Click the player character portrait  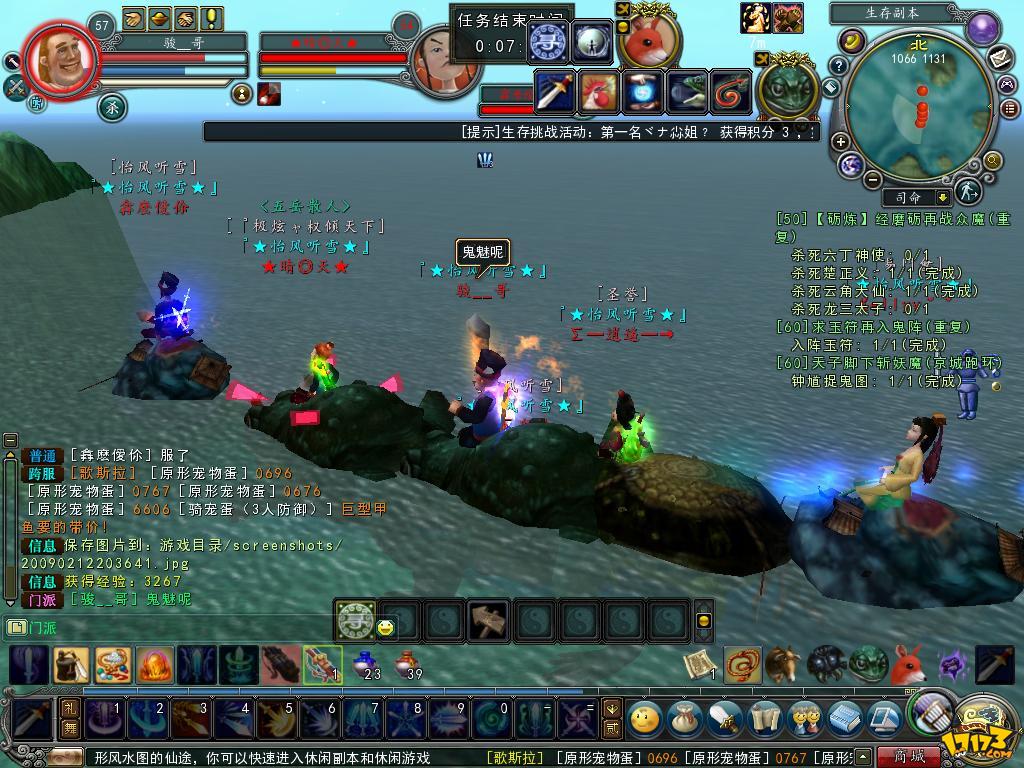(x=61, y=61)
